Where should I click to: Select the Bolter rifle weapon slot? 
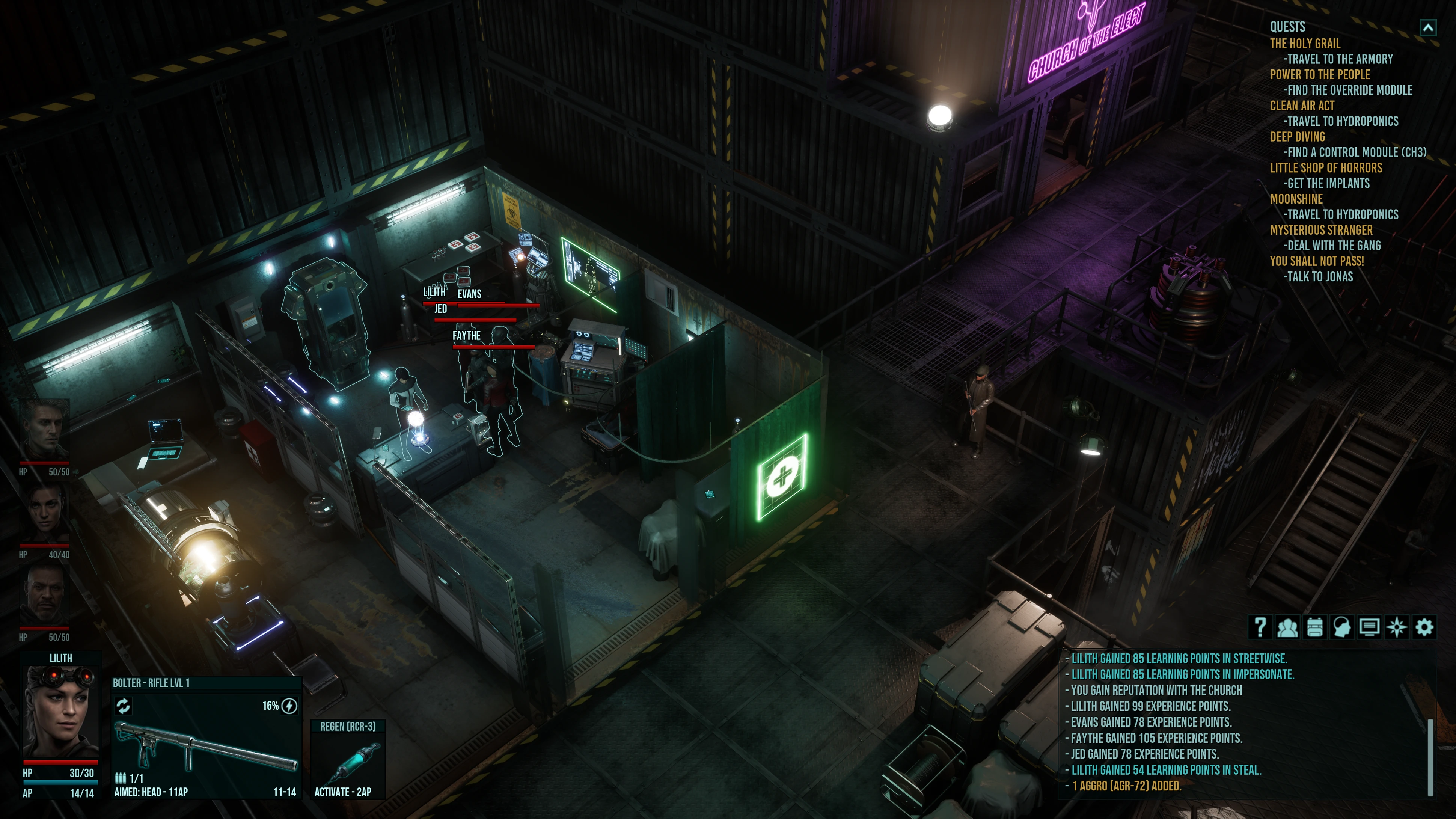coord(206,746)
